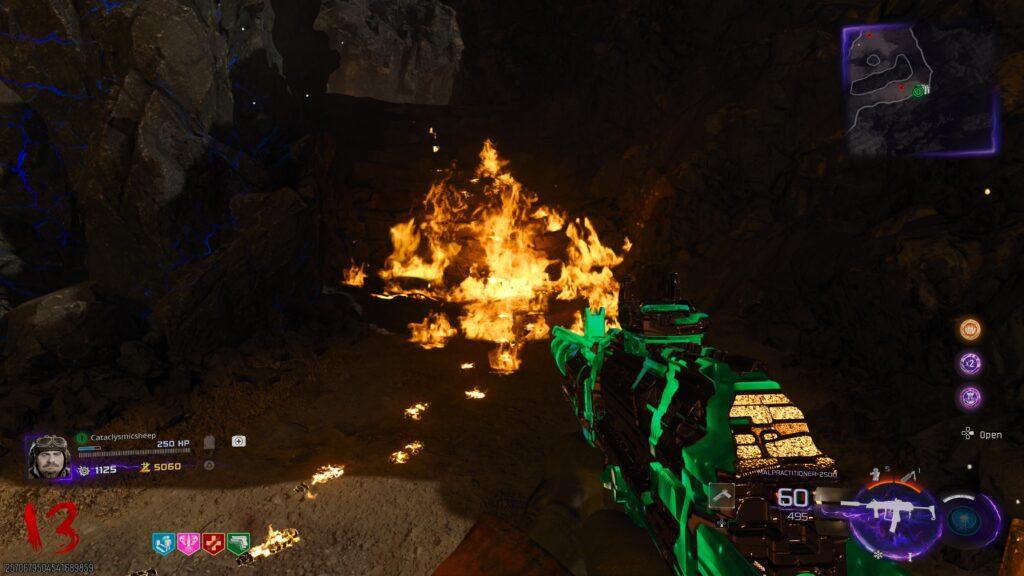Select the green pistol perk icon

coord(238,543)
